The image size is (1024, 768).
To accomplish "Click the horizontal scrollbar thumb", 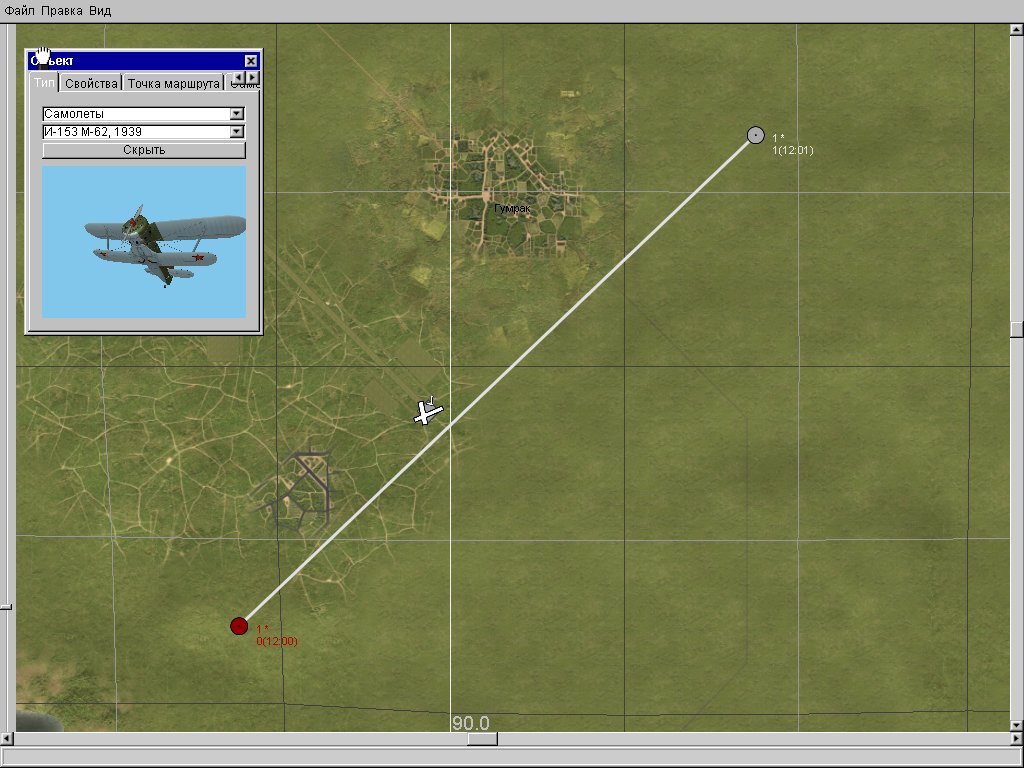I will [x=482, y=740].
